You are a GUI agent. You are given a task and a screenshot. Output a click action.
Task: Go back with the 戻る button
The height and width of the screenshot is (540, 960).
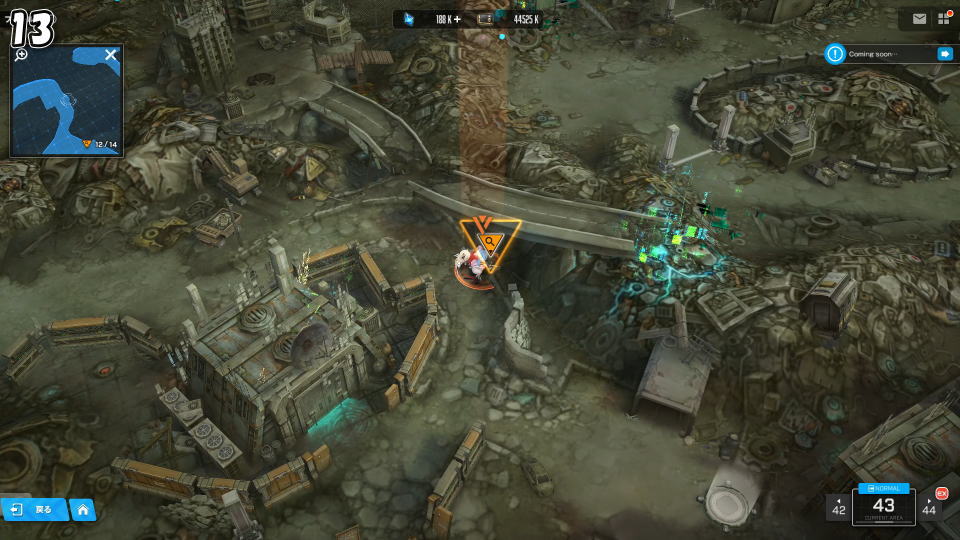(34, 510)
